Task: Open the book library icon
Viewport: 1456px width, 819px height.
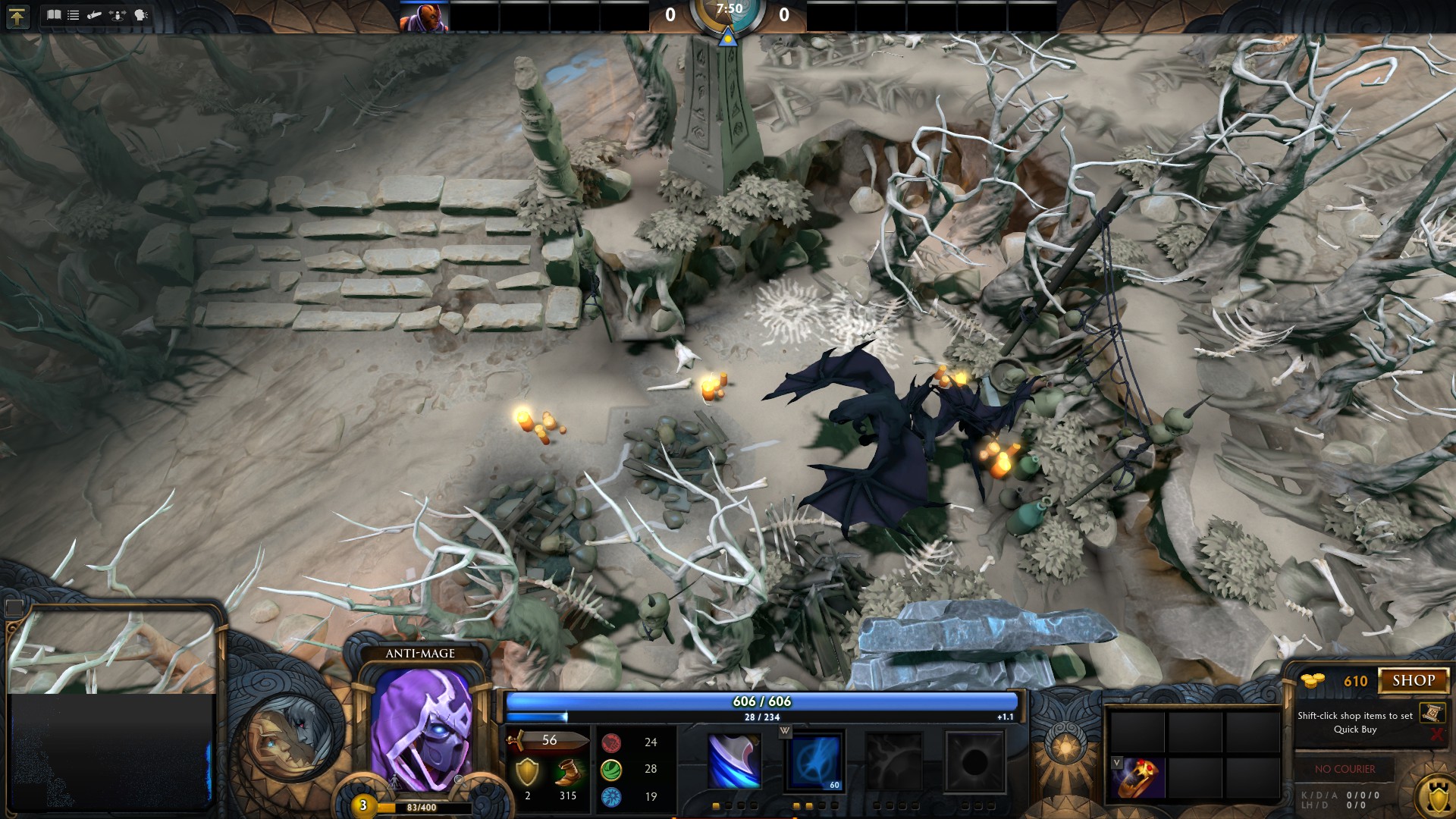Action: [x=53, y=14]
